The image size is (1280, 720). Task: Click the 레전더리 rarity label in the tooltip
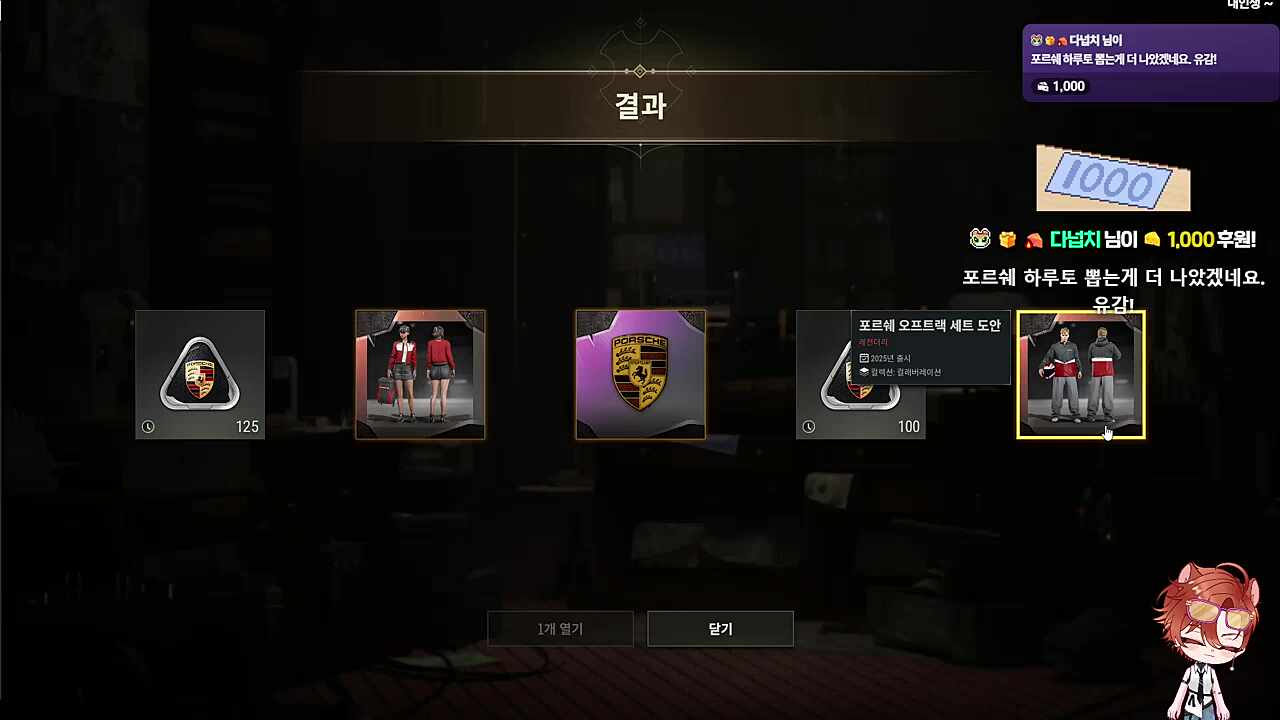[872, 342]
